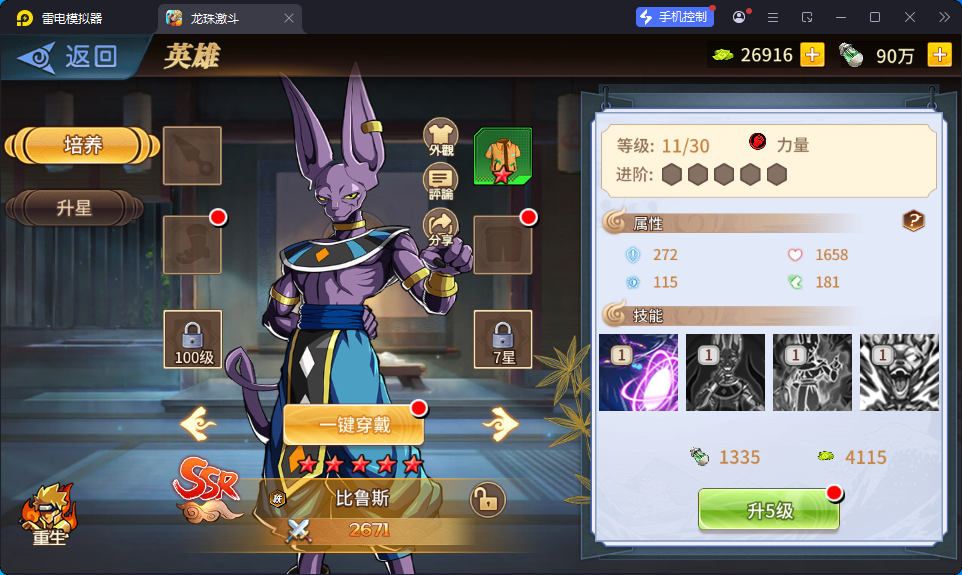Open the attributes help question mark
This screenshot has width=962, height=575.
(x=913, y=221)
